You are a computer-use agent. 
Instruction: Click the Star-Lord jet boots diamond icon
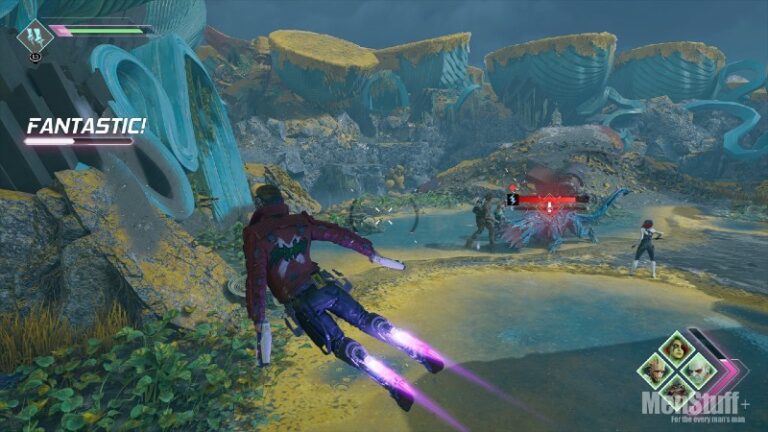coord(36,36)
